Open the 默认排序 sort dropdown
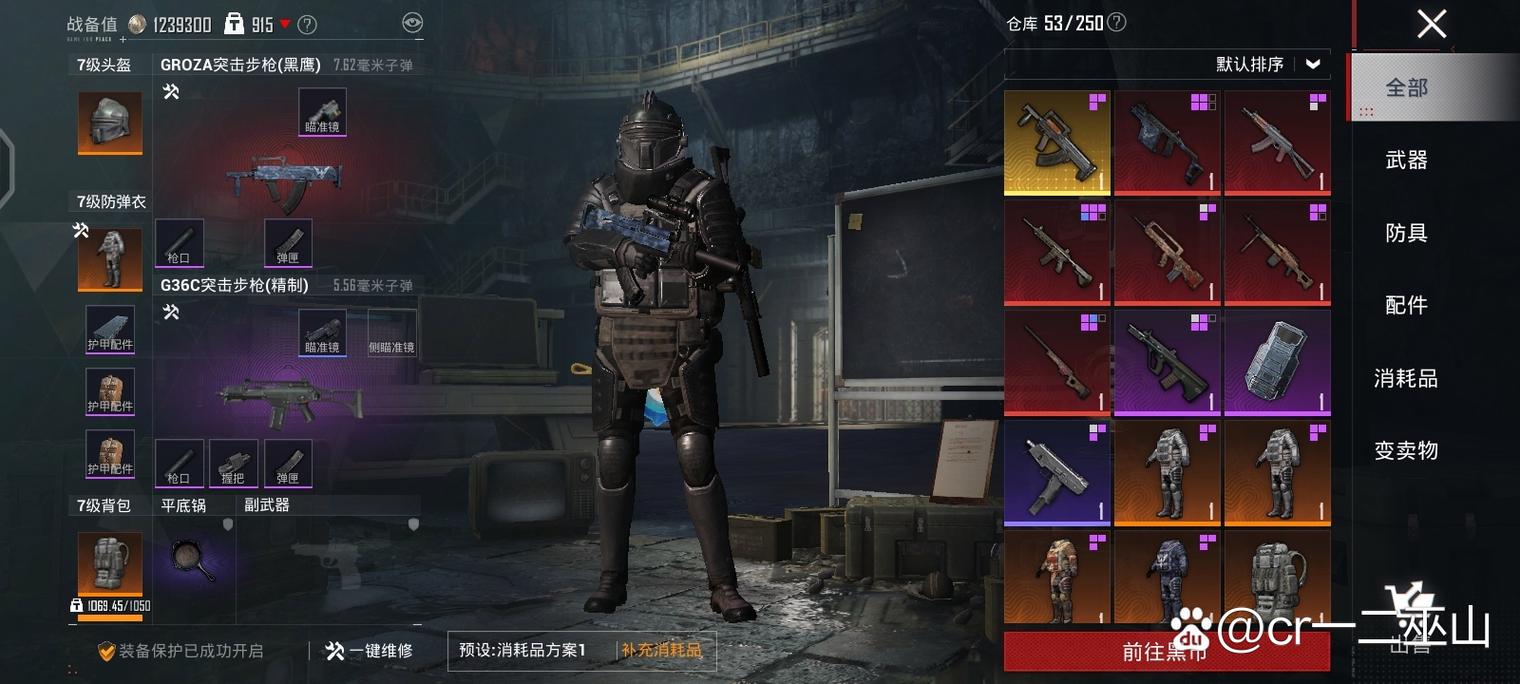 [1268, 65]
